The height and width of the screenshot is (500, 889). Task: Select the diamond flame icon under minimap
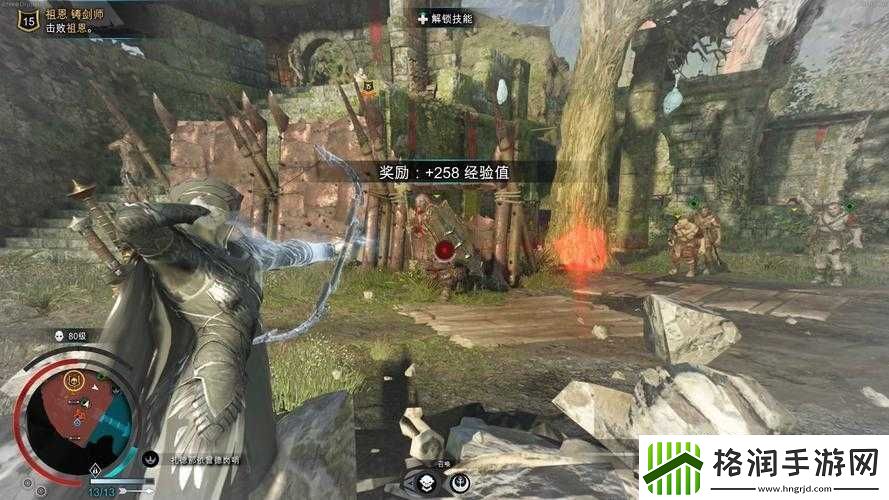coord(95,469)
